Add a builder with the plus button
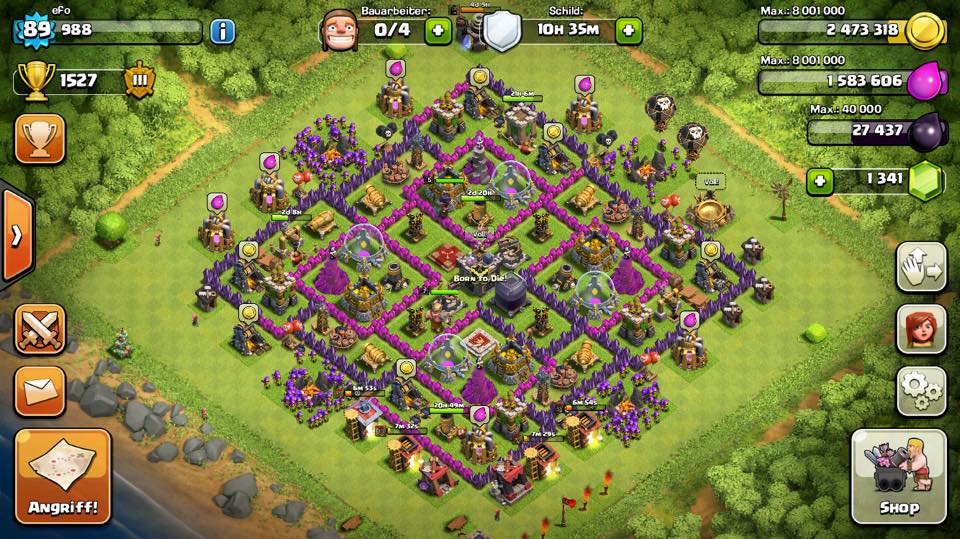The width and height of the screenshot is (960, 539). tap(438, 30)
